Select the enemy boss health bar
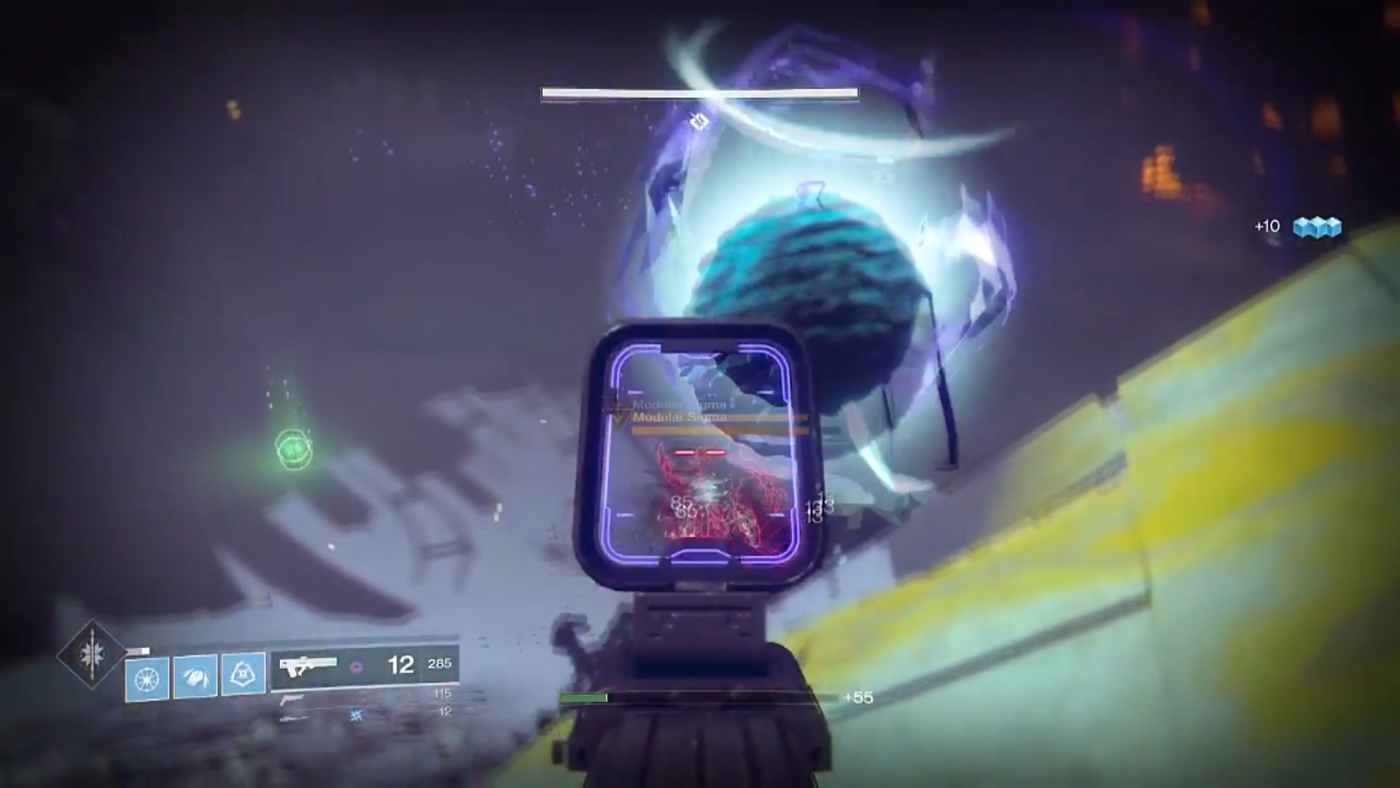Viewport: 1400px width, 788px height. tap(699, 93)
